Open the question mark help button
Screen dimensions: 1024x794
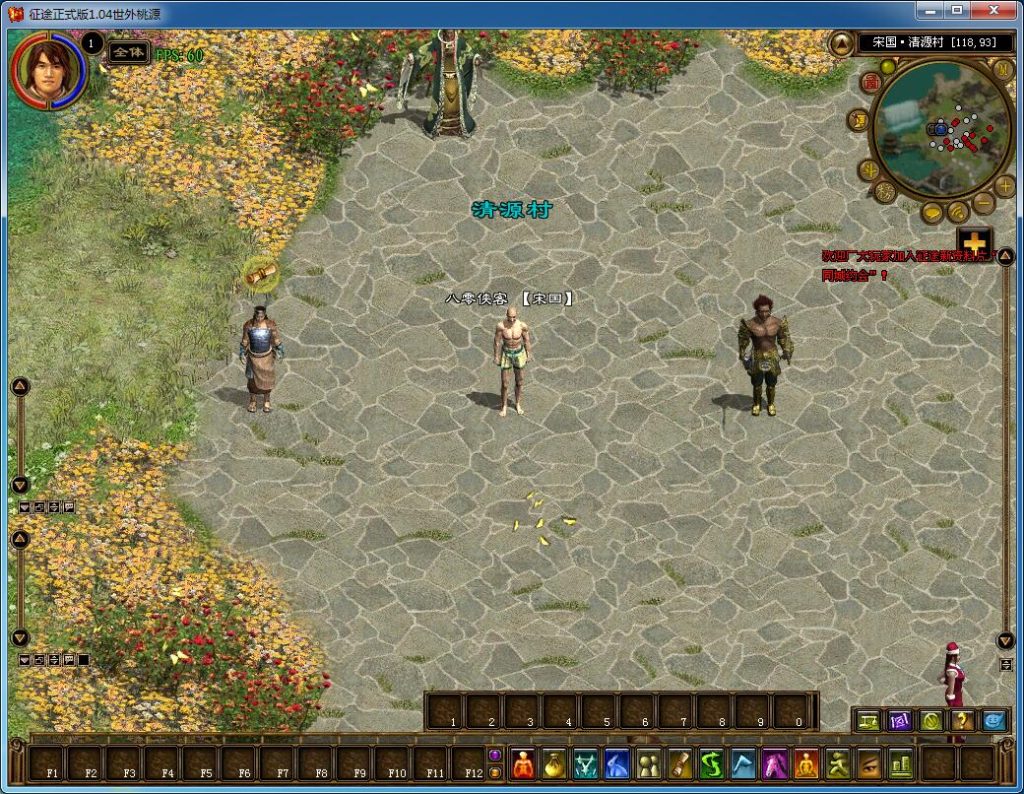[x=962, y=720]
